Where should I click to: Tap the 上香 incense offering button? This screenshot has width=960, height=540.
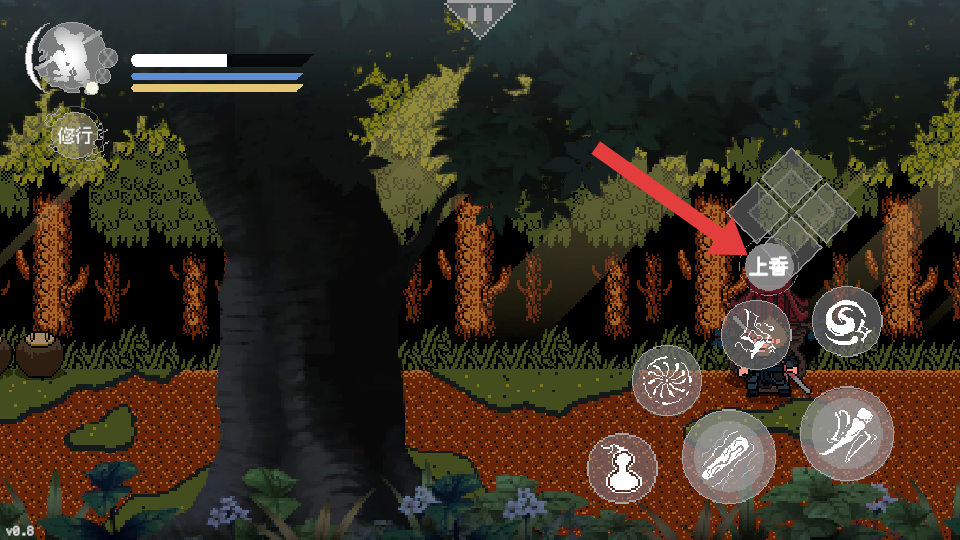(x=768, y=266)
